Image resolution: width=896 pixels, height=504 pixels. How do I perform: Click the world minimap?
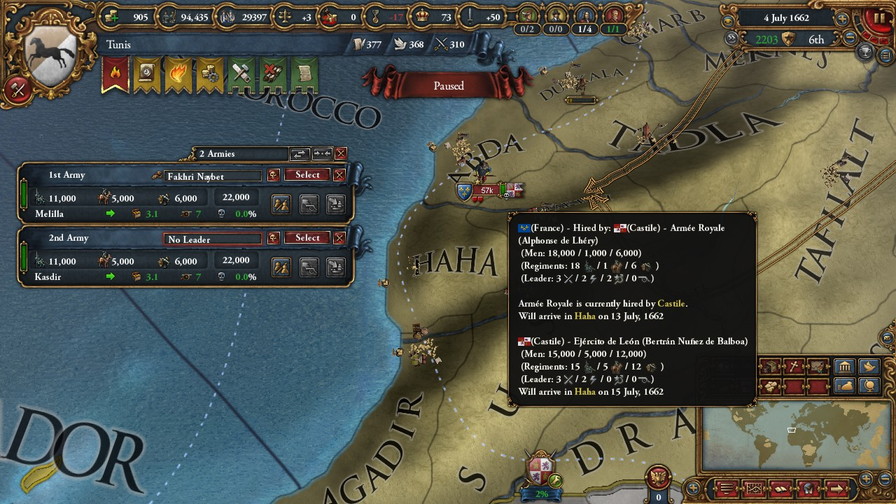793,438
